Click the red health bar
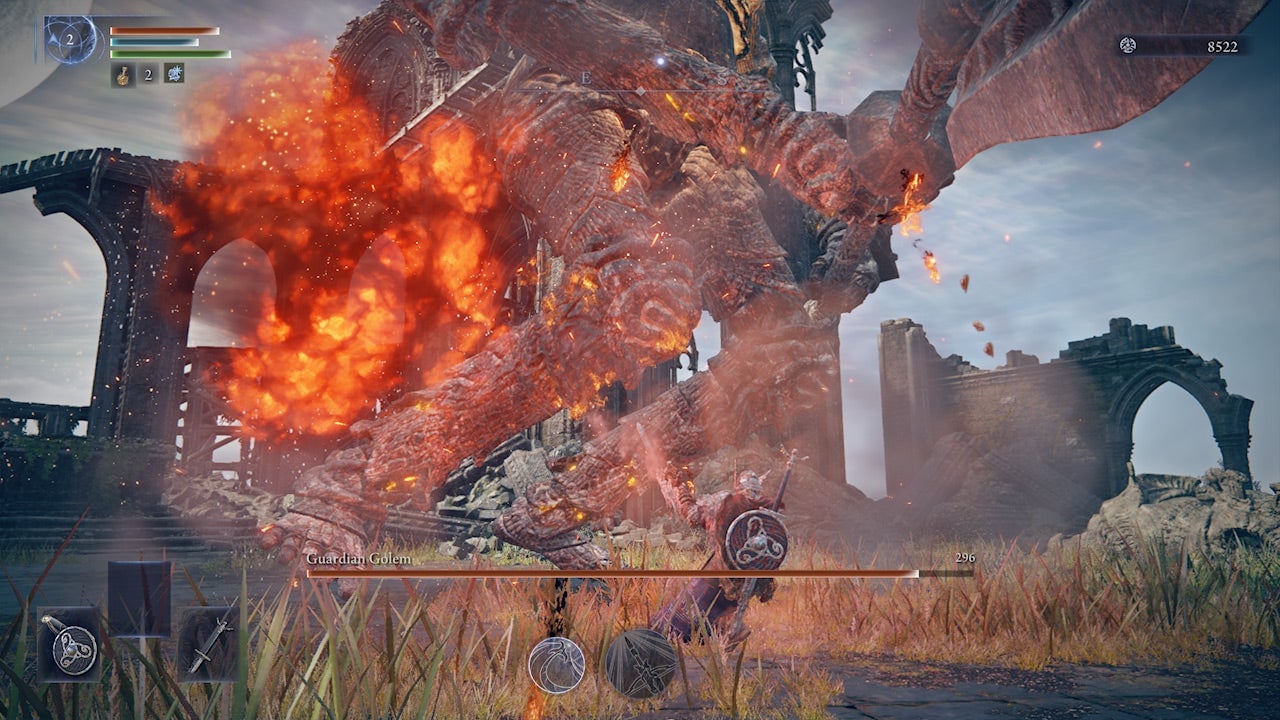Image resolution: width=1280 pixels, height=720 pixels. point(165,30)
